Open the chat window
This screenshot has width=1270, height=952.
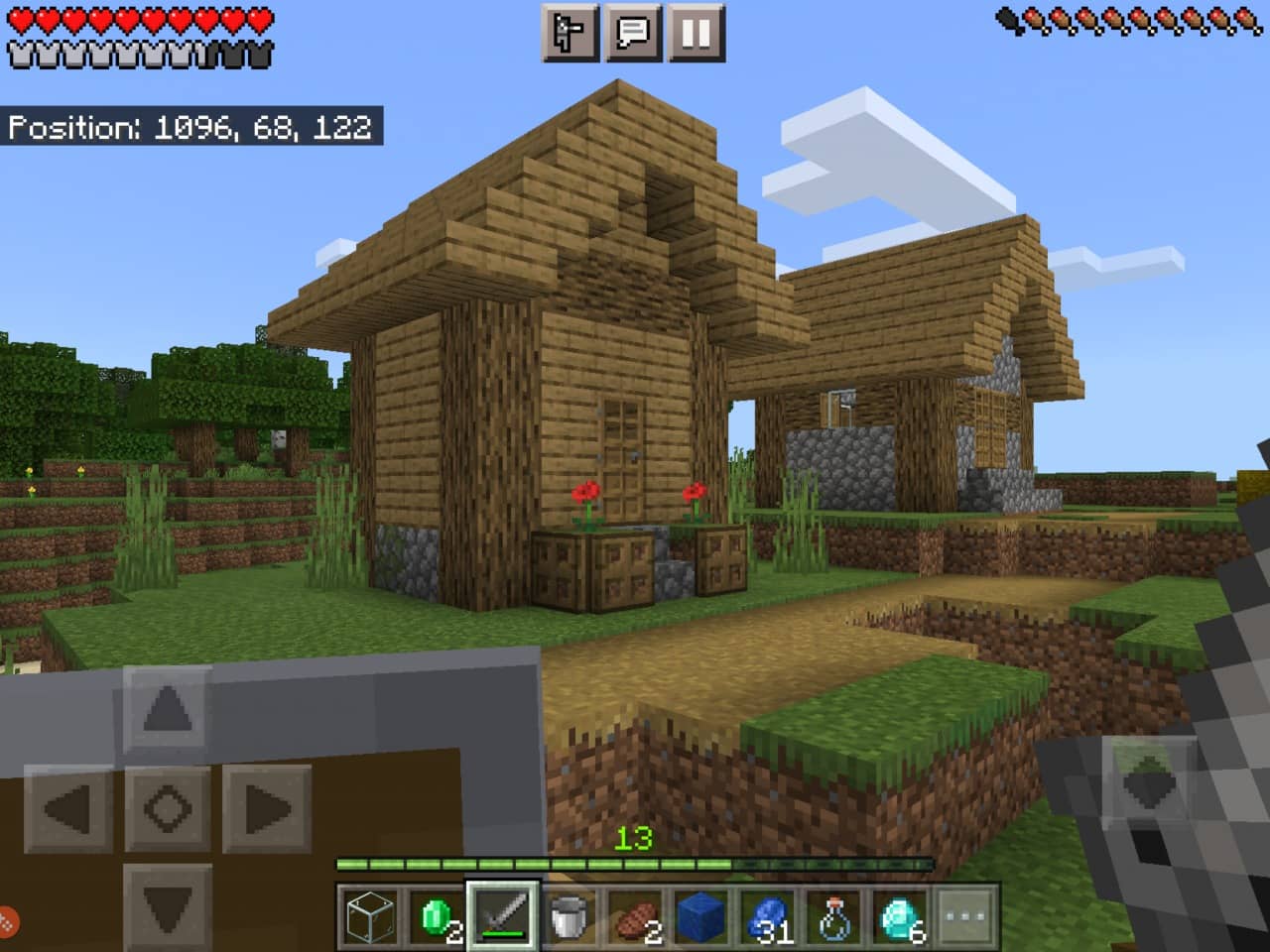[x=633, y=33]
